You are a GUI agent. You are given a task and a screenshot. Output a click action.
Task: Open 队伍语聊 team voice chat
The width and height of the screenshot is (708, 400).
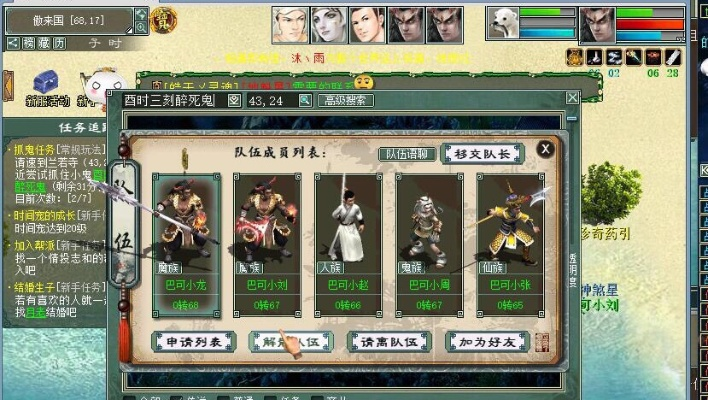click(407, 154)
